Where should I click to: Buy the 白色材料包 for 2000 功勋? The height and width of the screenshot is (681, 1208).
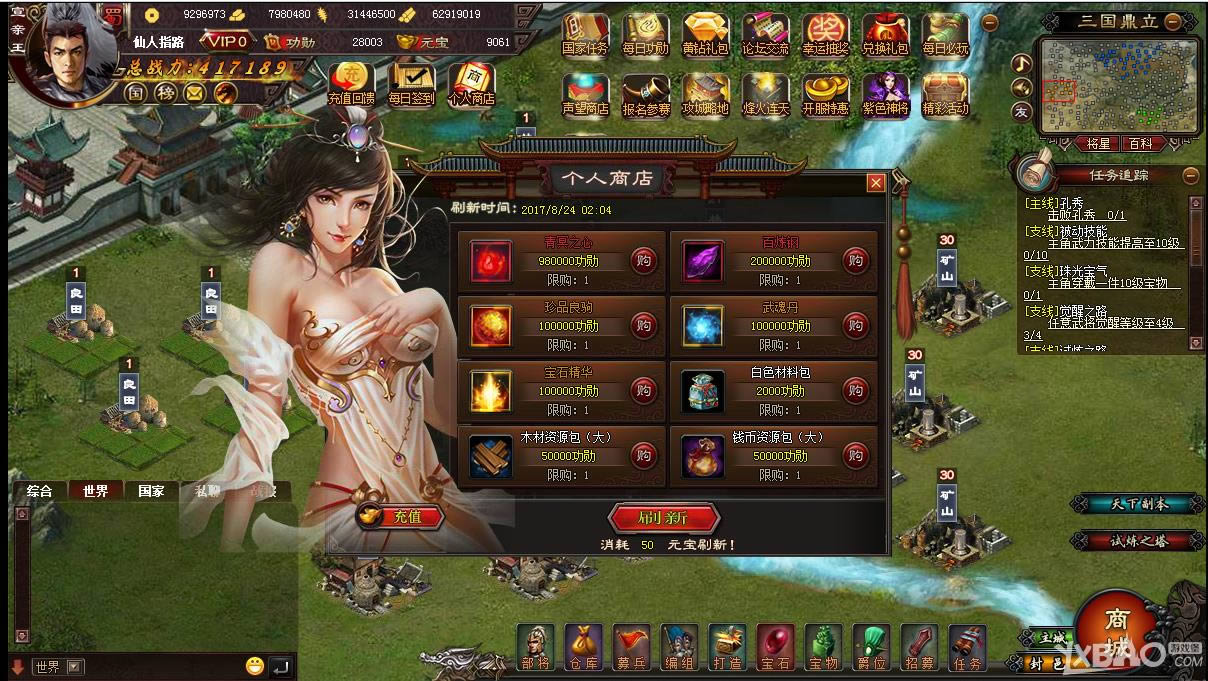tap(855, 391)
